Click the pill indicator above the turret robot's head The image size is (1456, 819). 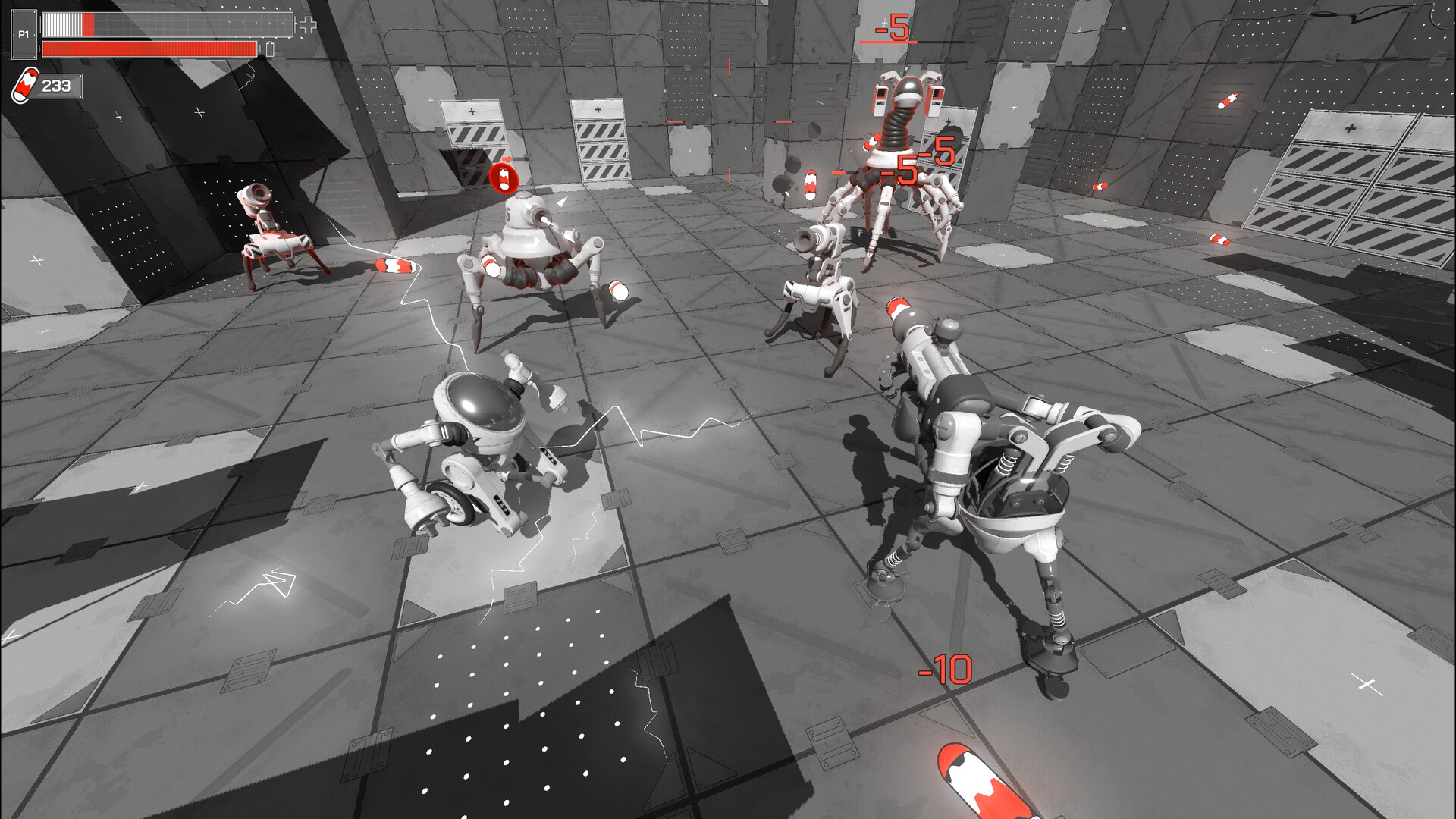[x=506, y=180]
